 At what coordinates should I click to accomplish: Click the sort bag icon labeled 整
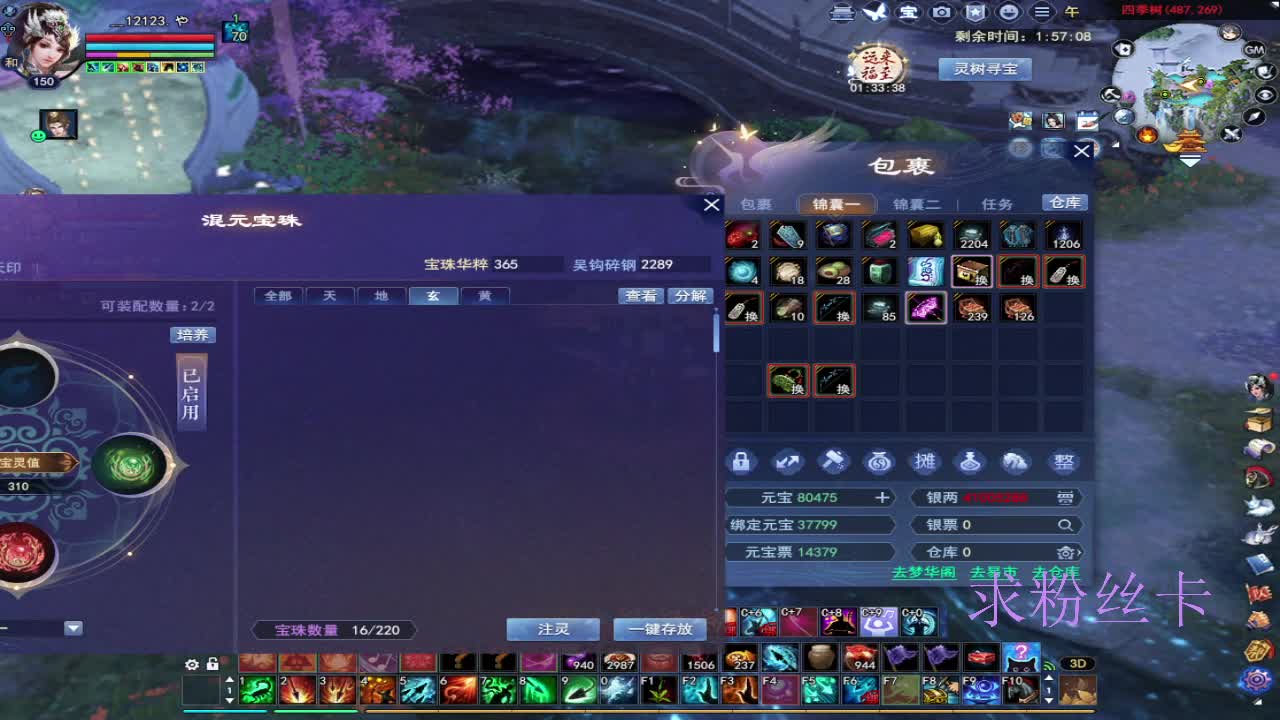pos(1063,461)
